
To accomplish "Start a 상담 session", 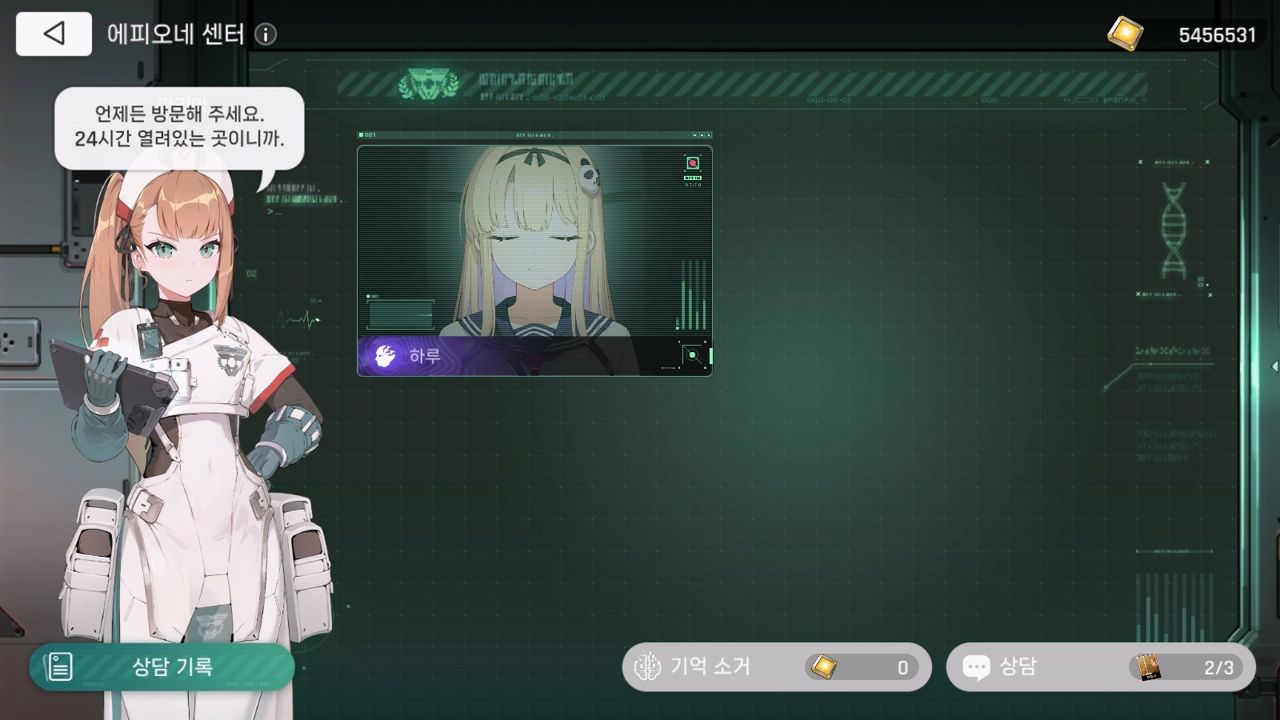I will coord(1100,667).
